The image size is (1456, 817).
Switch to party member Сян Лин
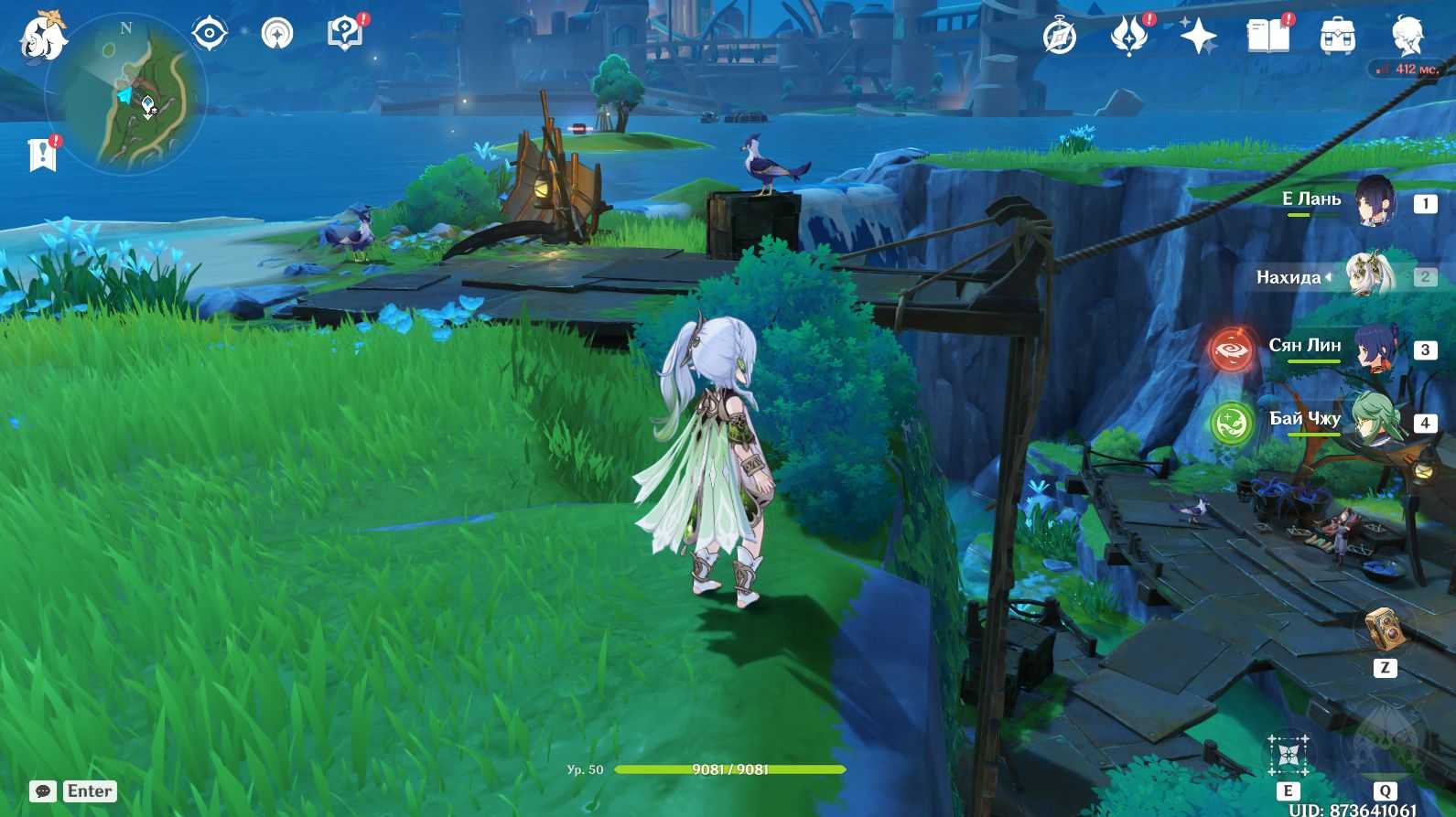pyautogui.click(x=1374, y=349)
